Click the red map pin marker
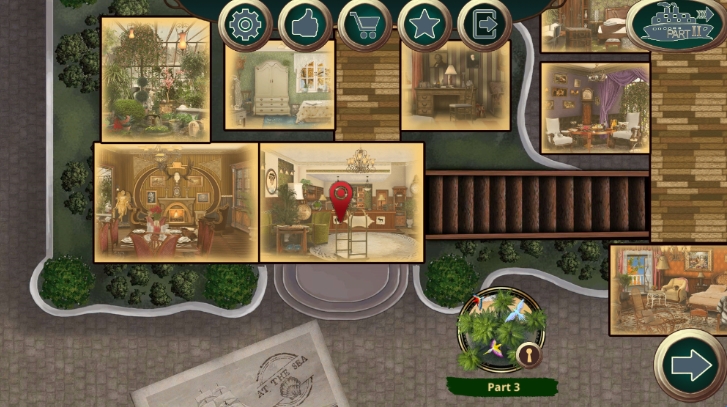 (341, 200)
